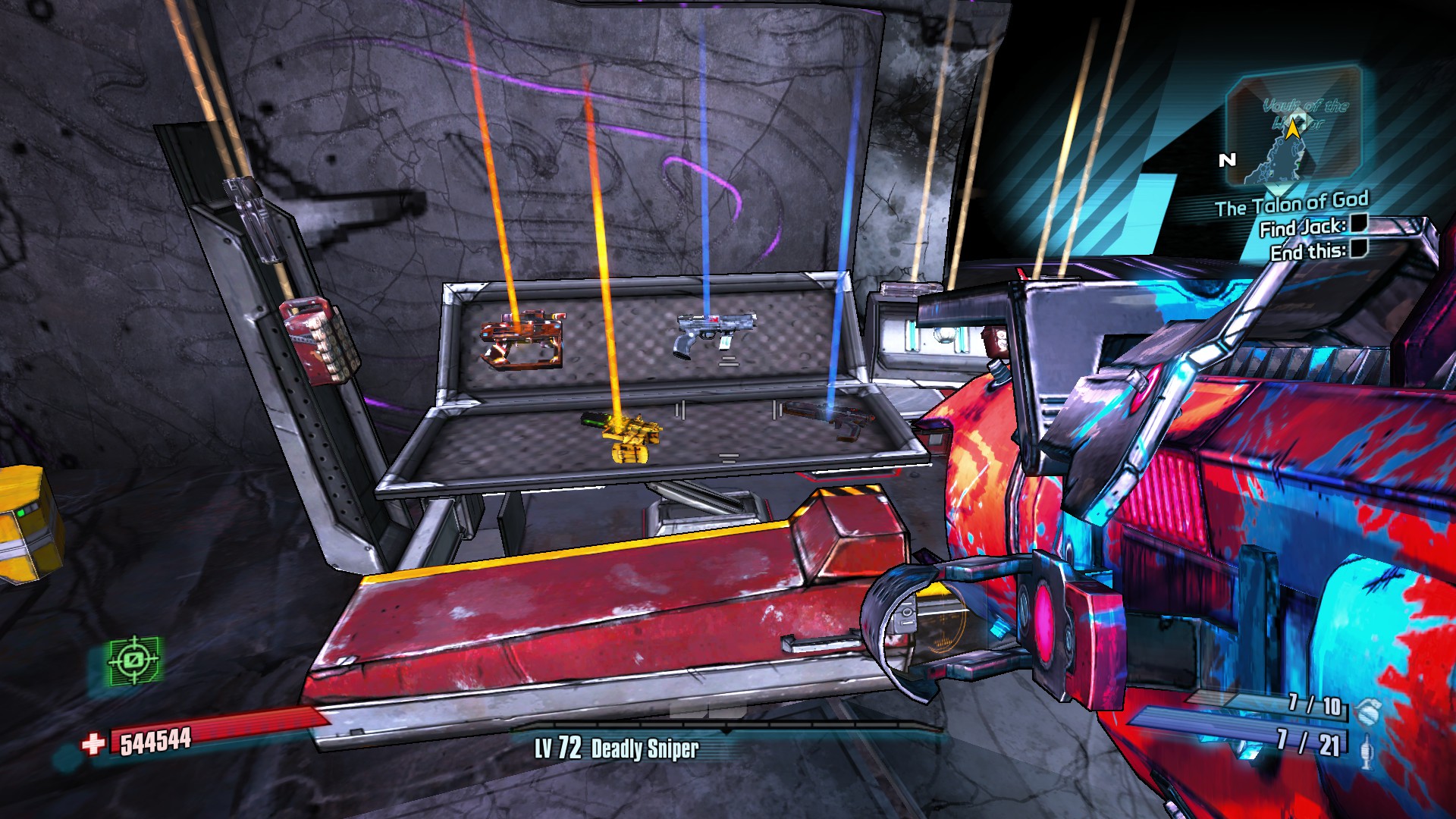Viewport: 1456px width, 819px height.
Task: Click the grenade ammo icon near 7/10 counter
Action: click(1367, 713)
